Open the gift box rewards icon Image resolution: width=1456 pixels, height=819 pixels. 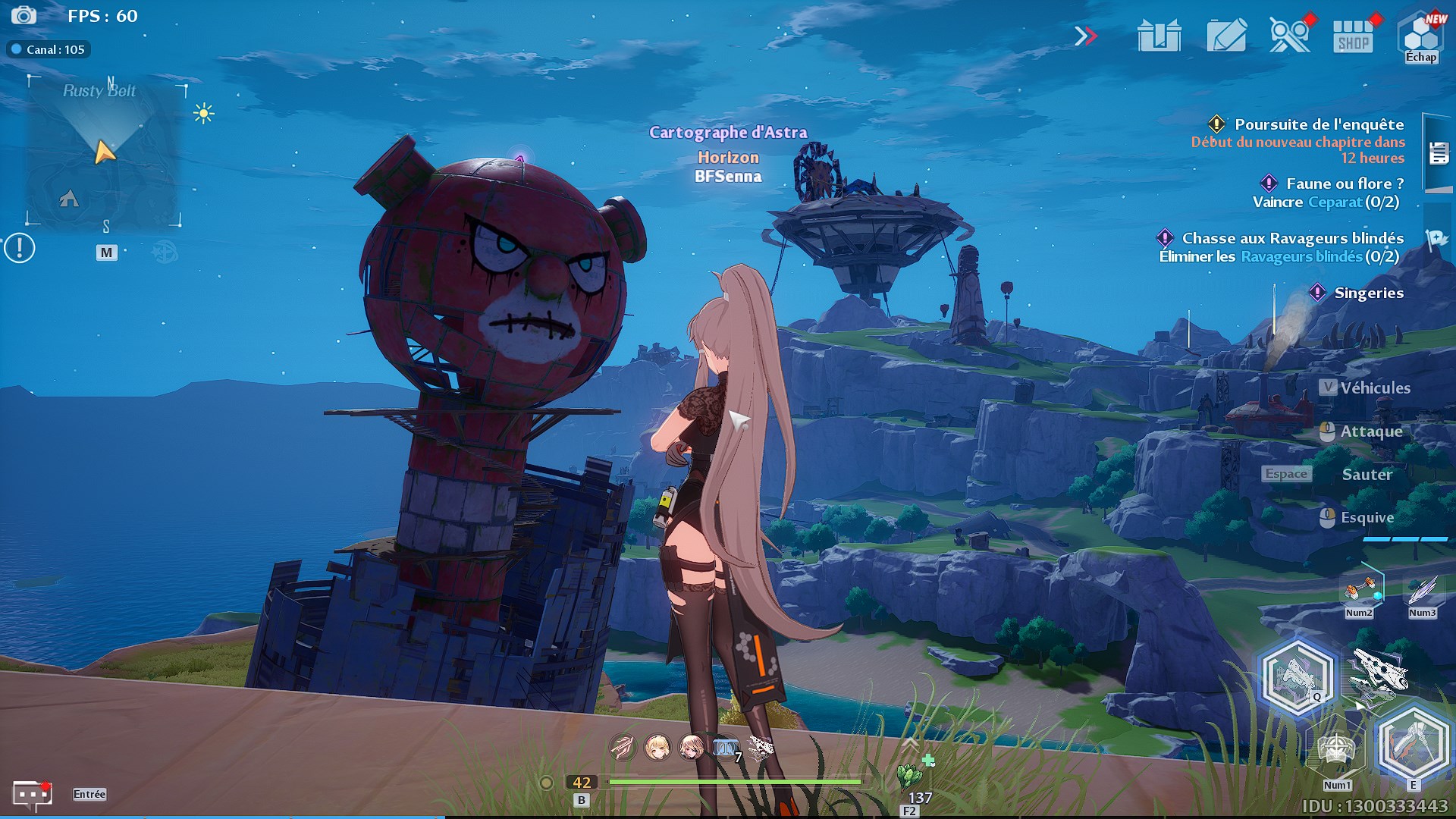[x=1159, y=36]
